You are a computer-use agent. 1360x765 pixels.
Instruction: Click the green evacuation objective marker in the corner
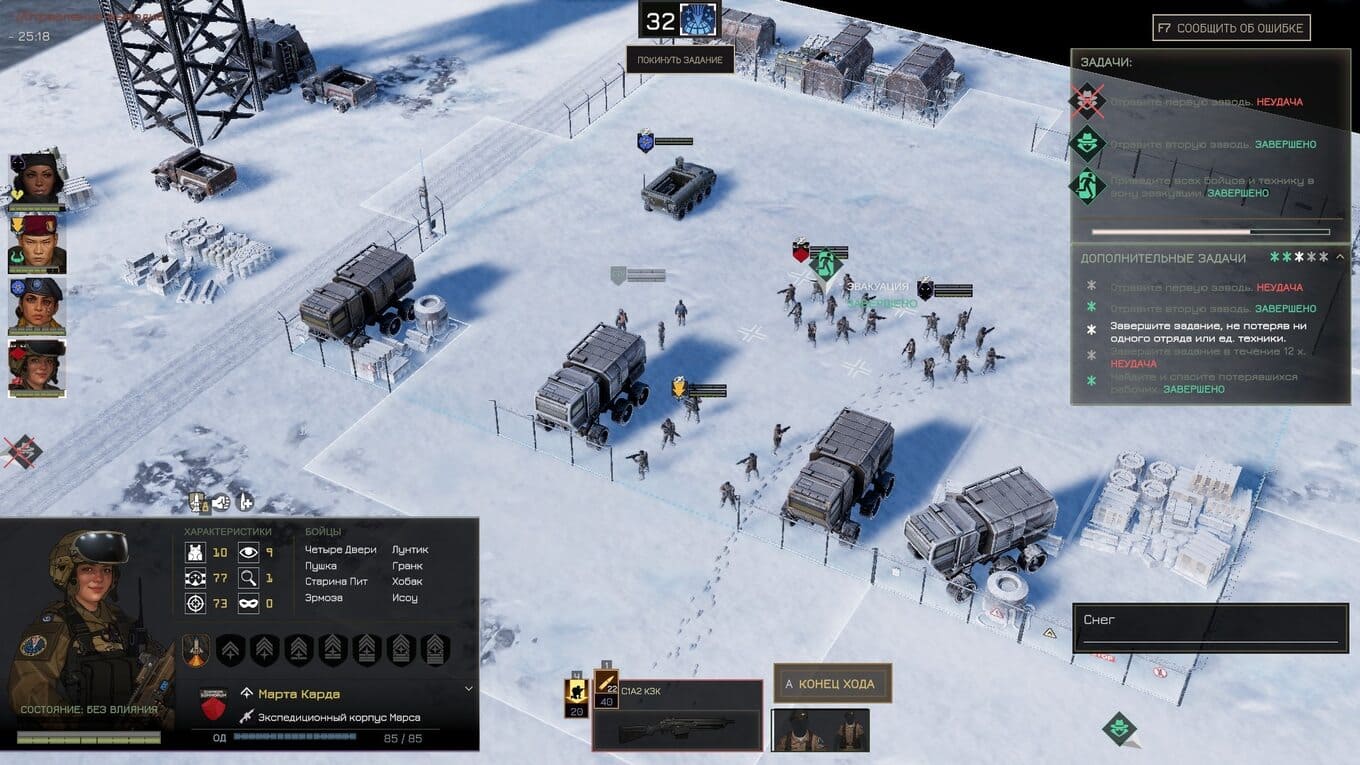click(1121, 729)
